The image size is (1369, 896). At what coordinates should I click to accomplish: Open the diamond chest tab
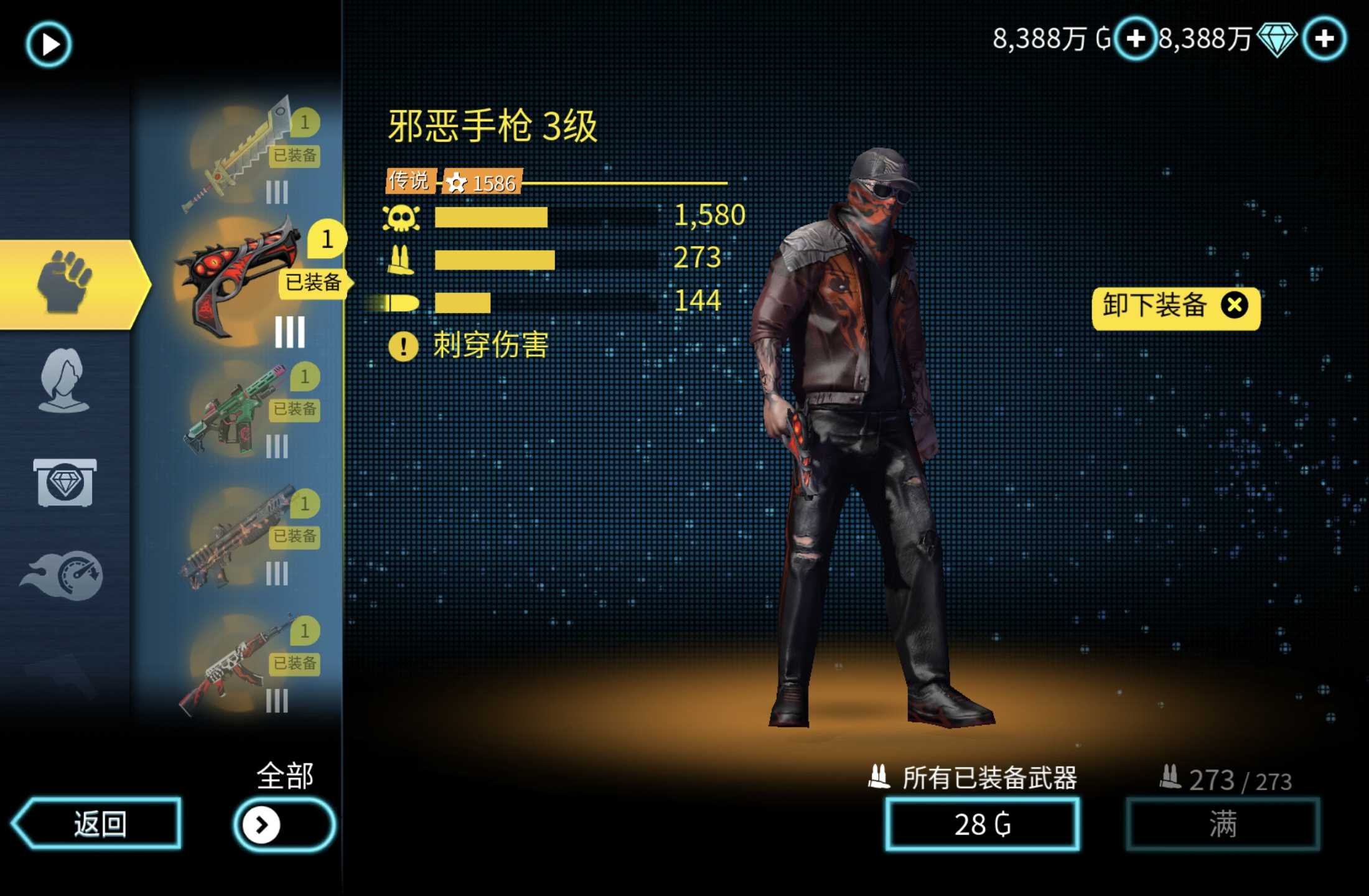[65, 483]
